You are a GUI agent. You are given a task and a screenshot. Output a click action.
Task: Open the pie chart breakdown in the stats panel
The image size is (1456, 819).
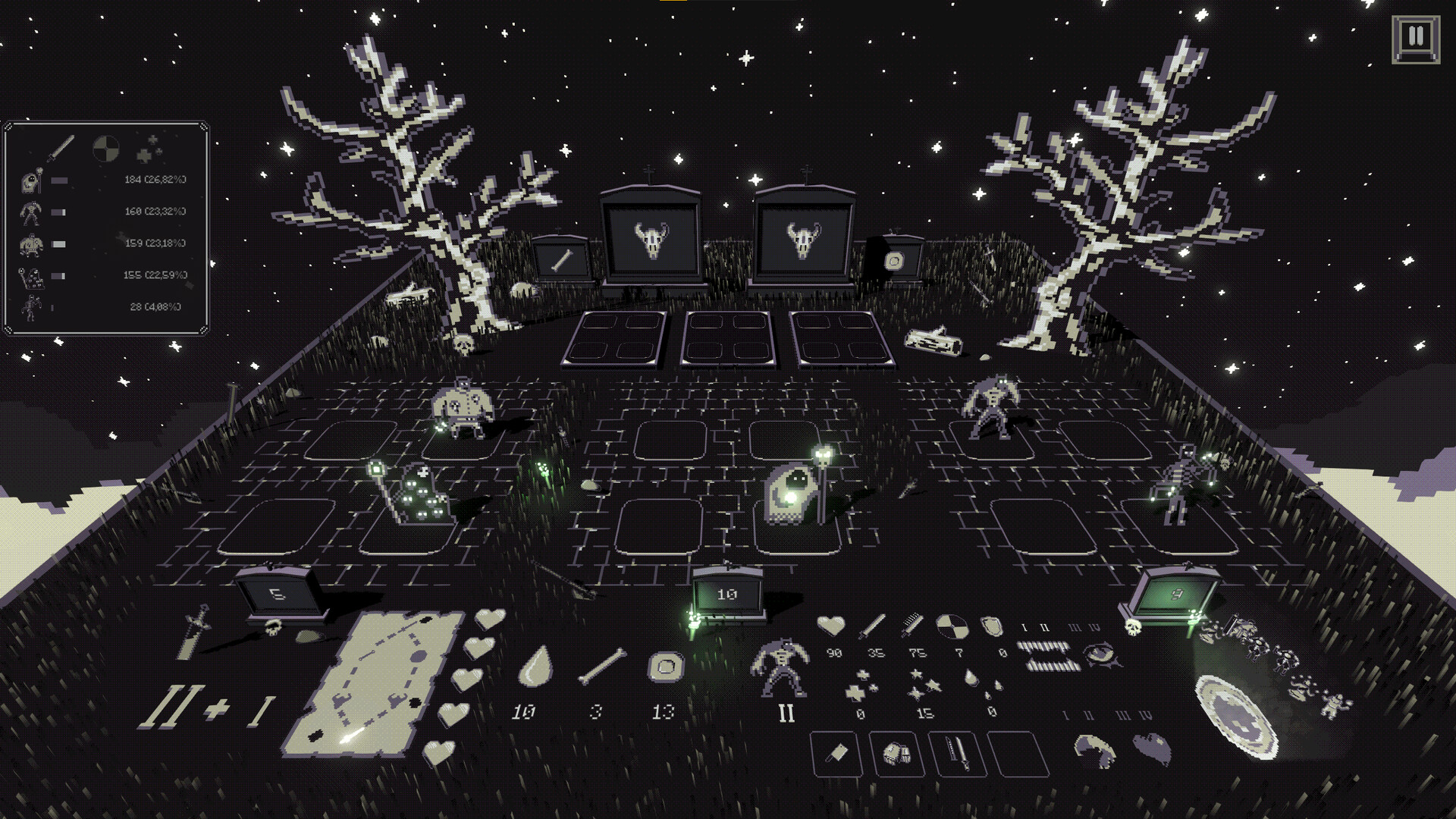(x=105, y=147)
